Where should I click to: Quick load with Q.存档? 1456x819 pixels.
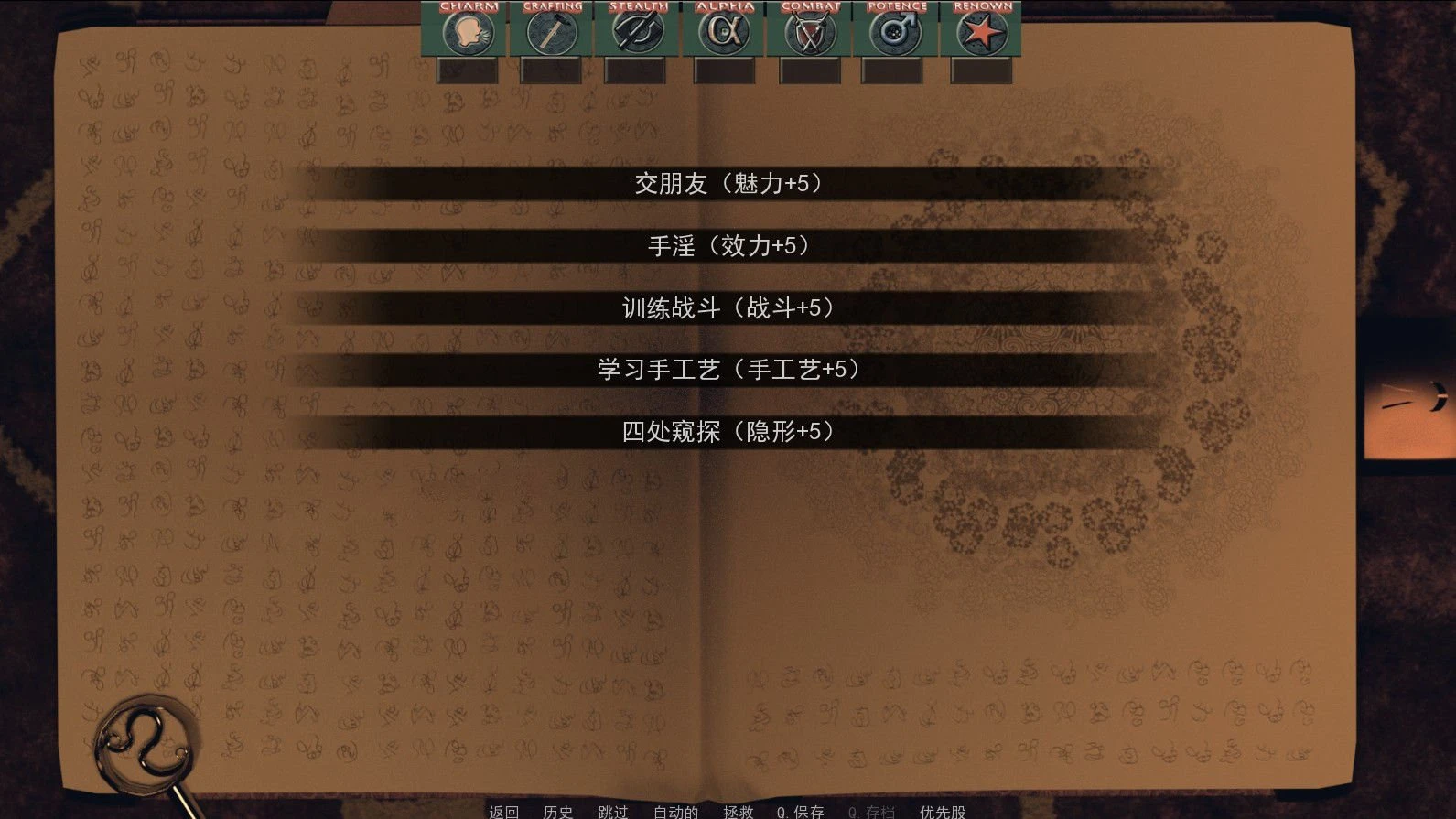(870, 811)
